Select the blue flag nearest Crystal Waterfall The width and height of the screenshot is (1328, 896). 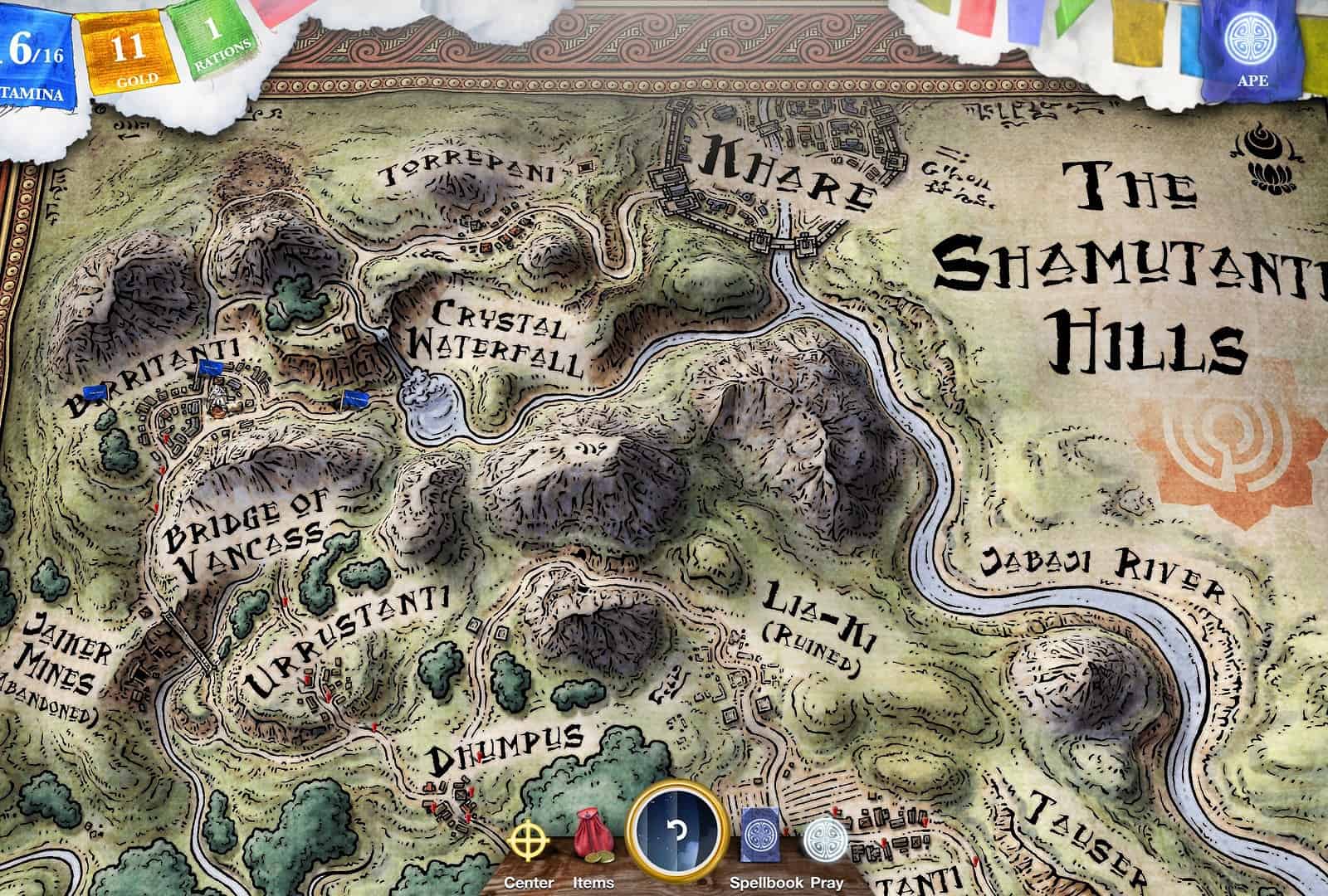[x=356, y=399]
